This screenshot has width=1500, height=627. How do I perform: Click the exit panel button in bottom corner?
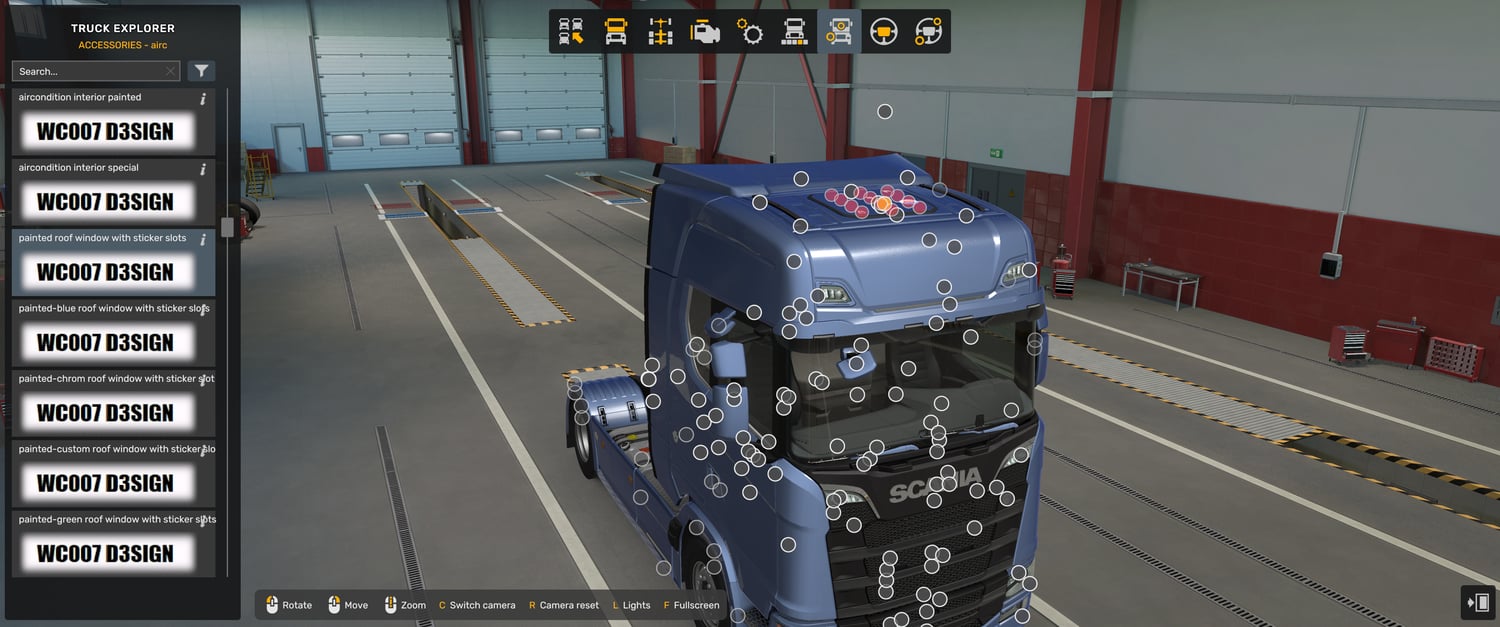1478,602
